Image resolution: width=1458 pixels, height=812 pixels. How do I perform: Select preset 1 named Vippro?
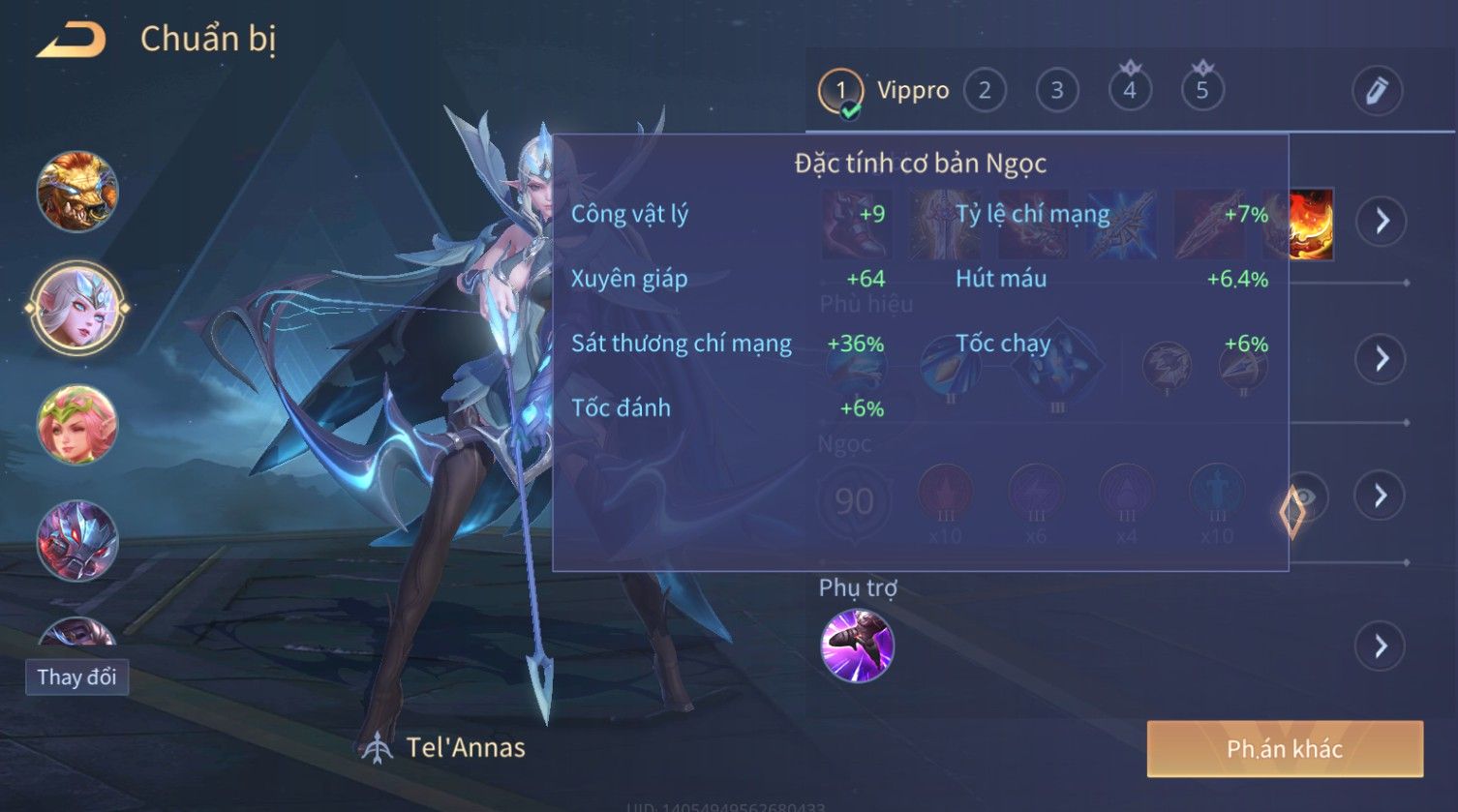point(841,91)
